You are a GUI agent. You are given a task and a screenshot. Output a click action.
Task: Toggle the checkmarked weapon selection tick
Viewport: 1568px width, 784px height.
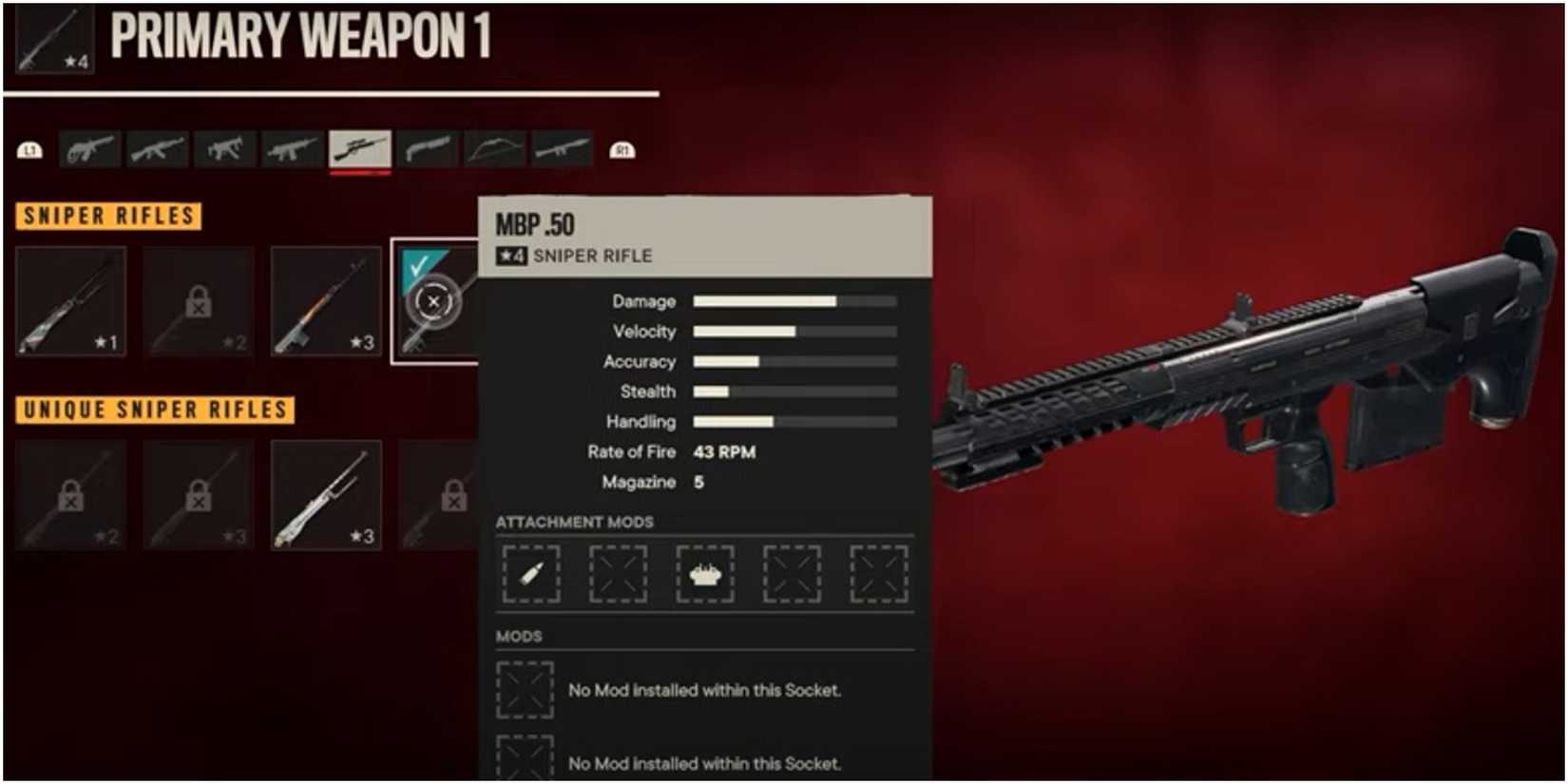pyautogui.click(x=421, y=263)
